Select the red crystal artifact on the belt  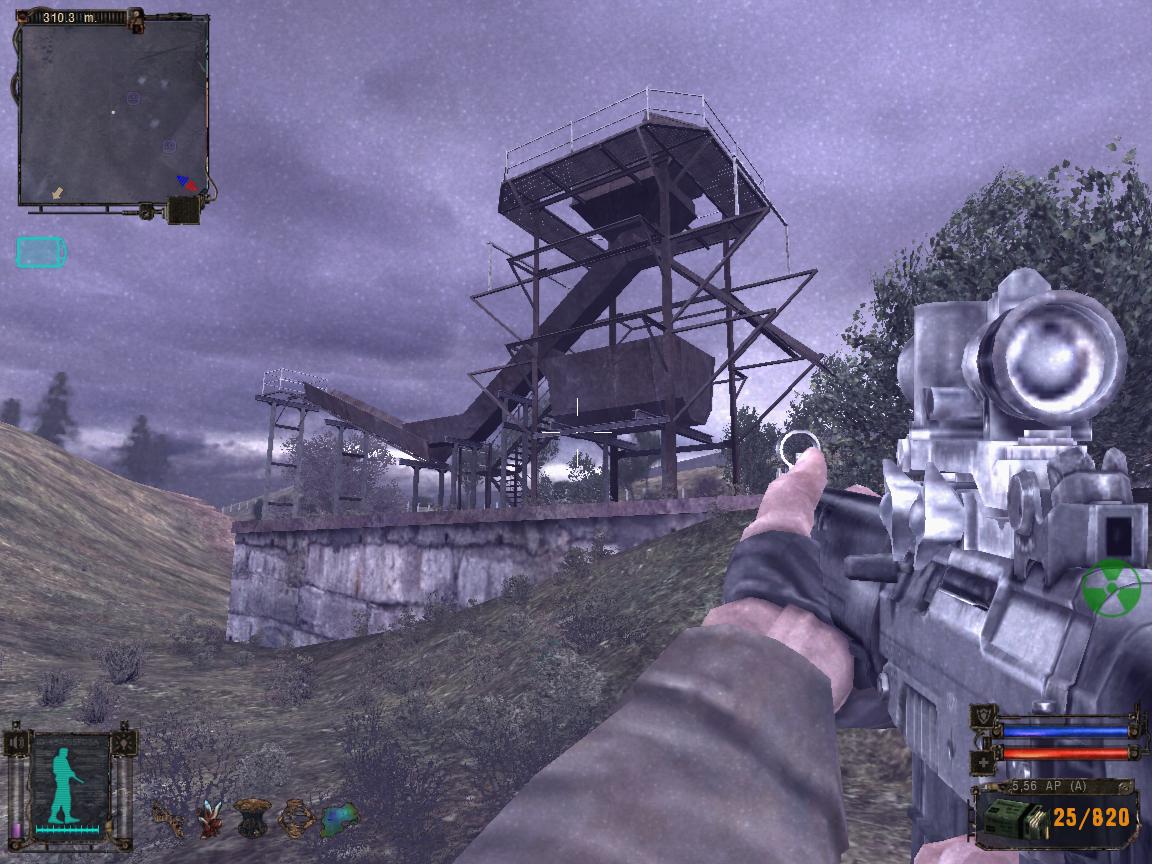[x=211, y=818]
